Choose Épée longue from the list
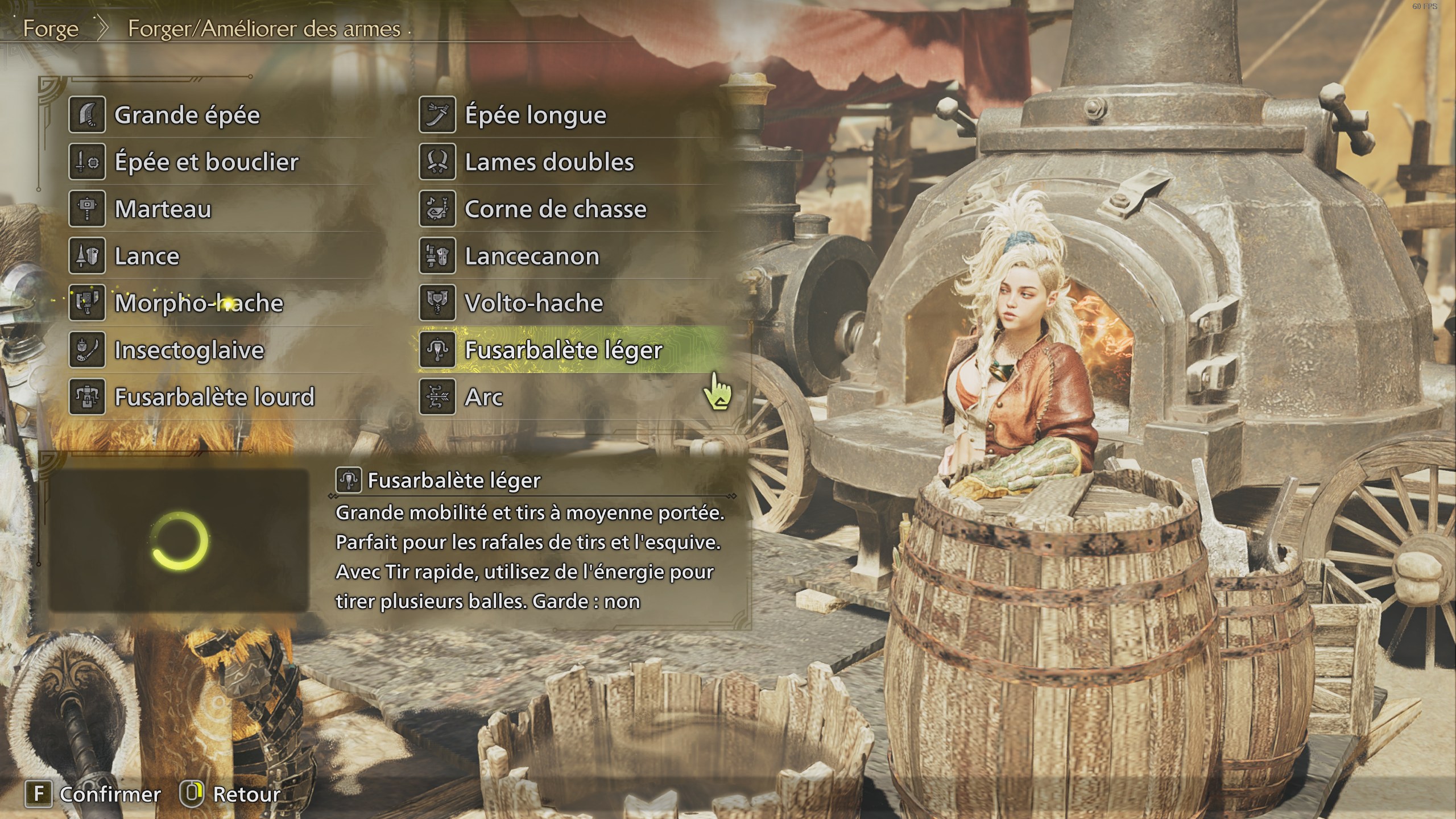1456x819 pixels. tap(535, 115)
